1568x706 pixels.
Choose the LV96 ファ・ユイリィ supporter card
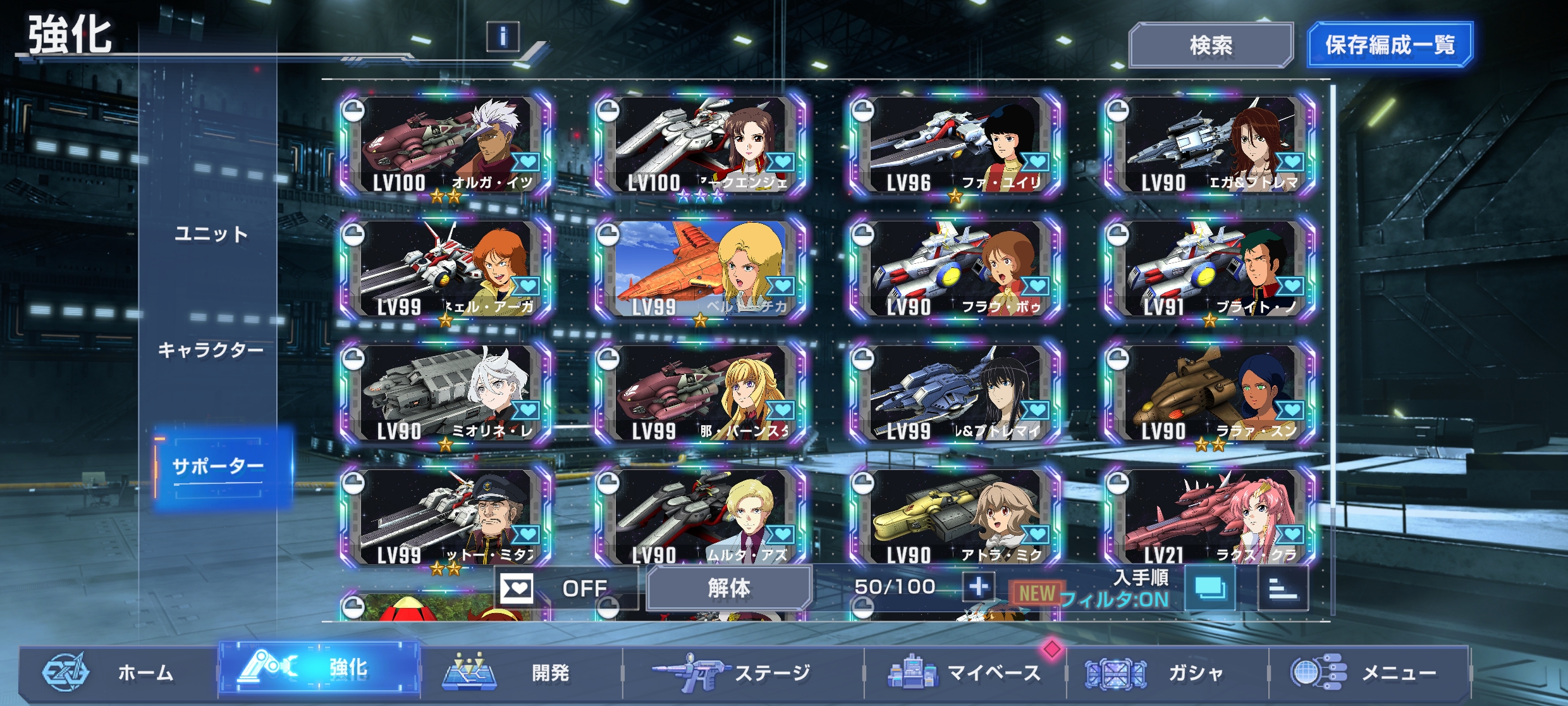point(956,146)
